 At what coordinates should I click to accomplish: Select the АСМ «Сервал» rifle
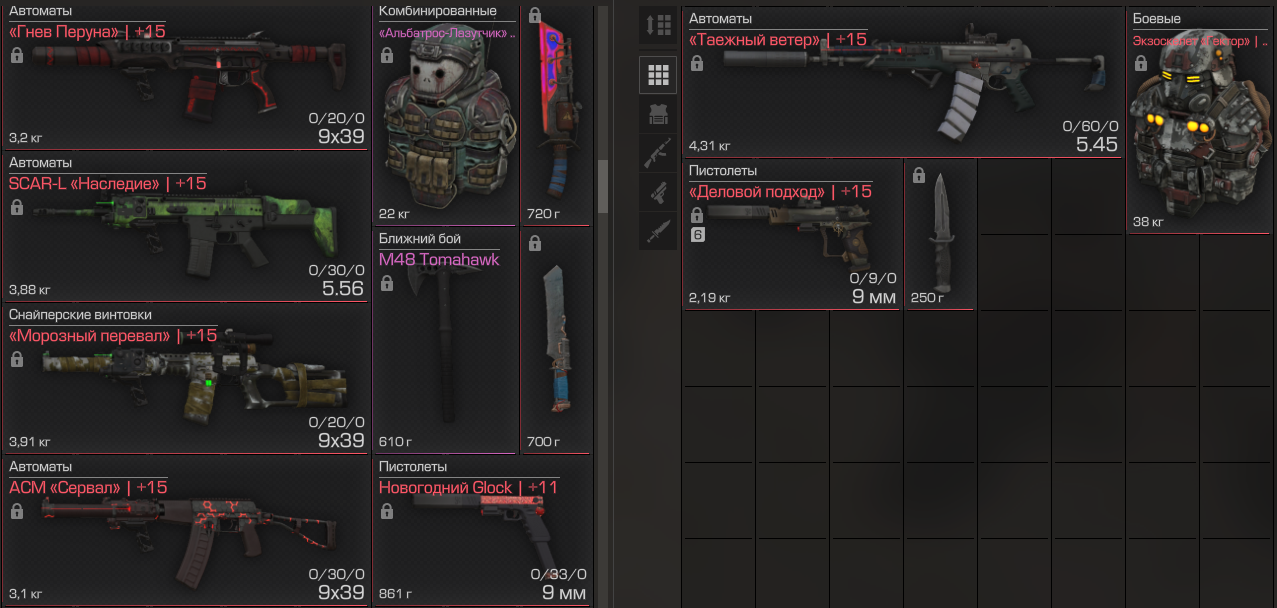(187, 532)
